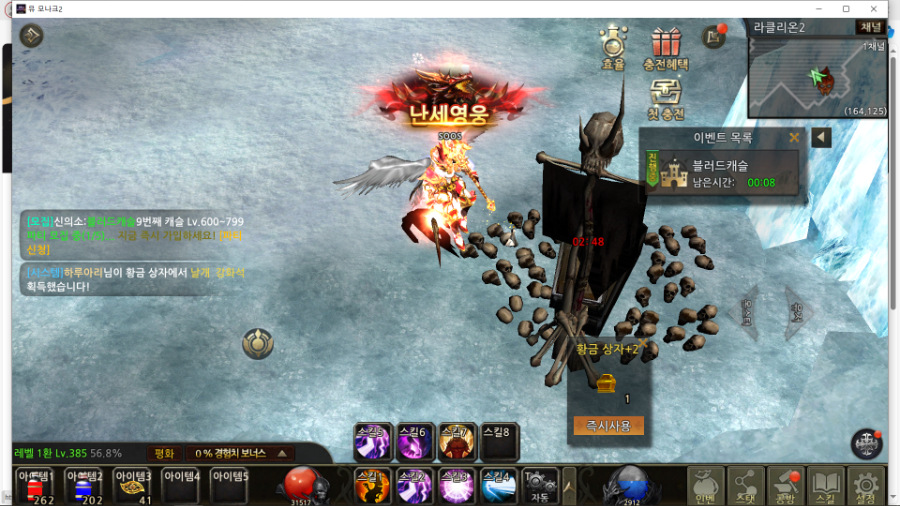Toggle the 자동 auto-play gear button

(x=540, y=484)
